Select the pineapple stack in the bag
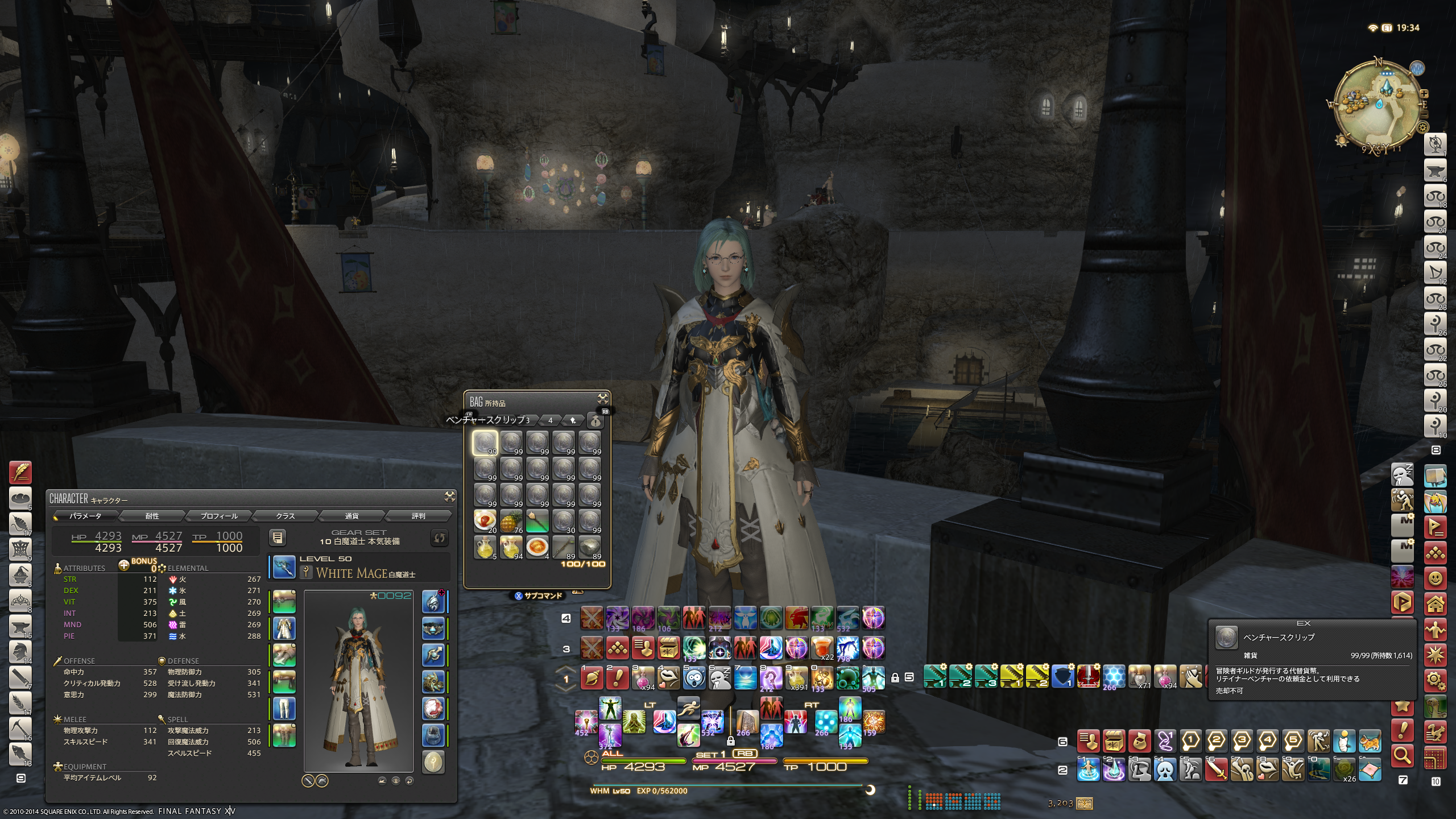The width and height of the screenshot is (1456, 819). [x=511, y=521]
